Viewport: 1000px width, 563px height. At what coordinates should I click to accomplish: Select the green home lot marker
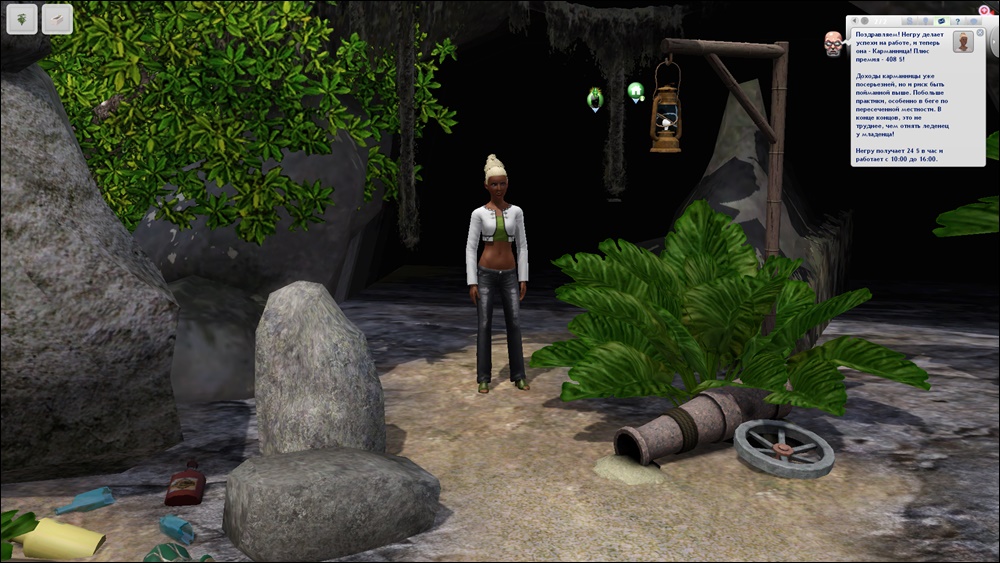(x=635, y=92)
